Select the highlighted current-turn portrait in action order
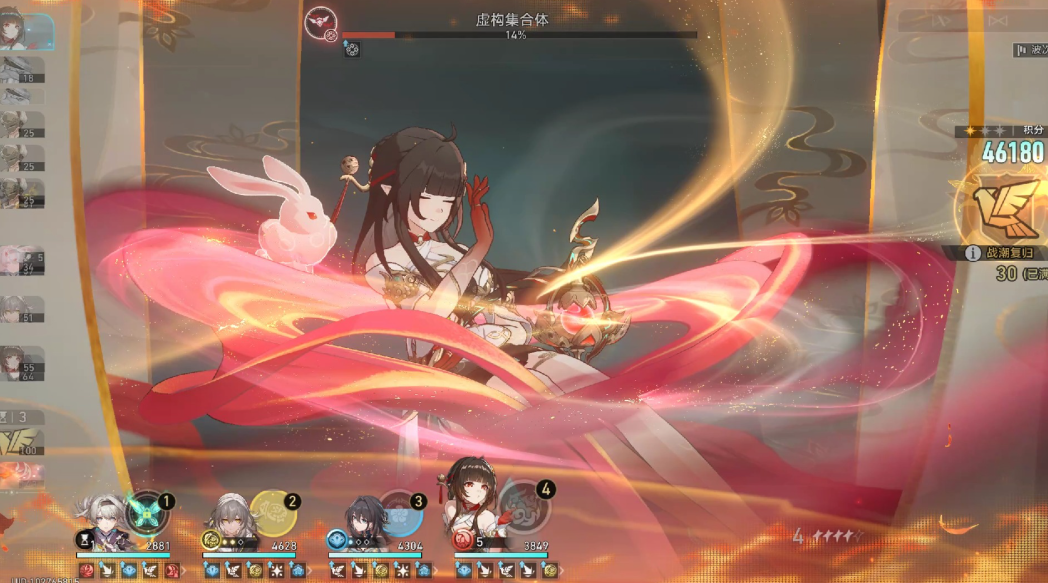 click(x=26, y=30)
